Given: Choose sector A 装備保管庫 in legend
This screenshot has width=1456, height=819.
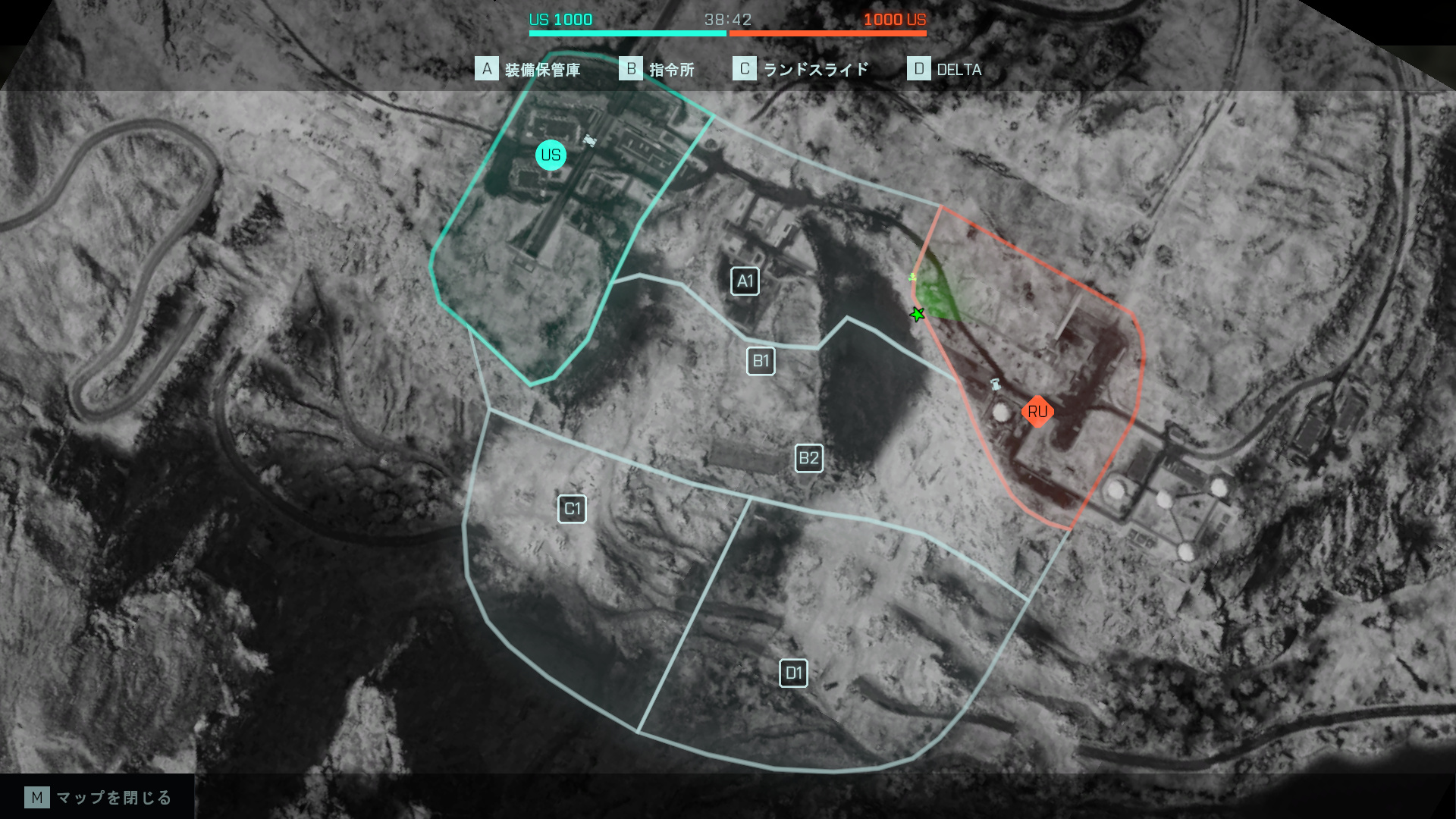Looking at the screenshot, I should 528,70.
